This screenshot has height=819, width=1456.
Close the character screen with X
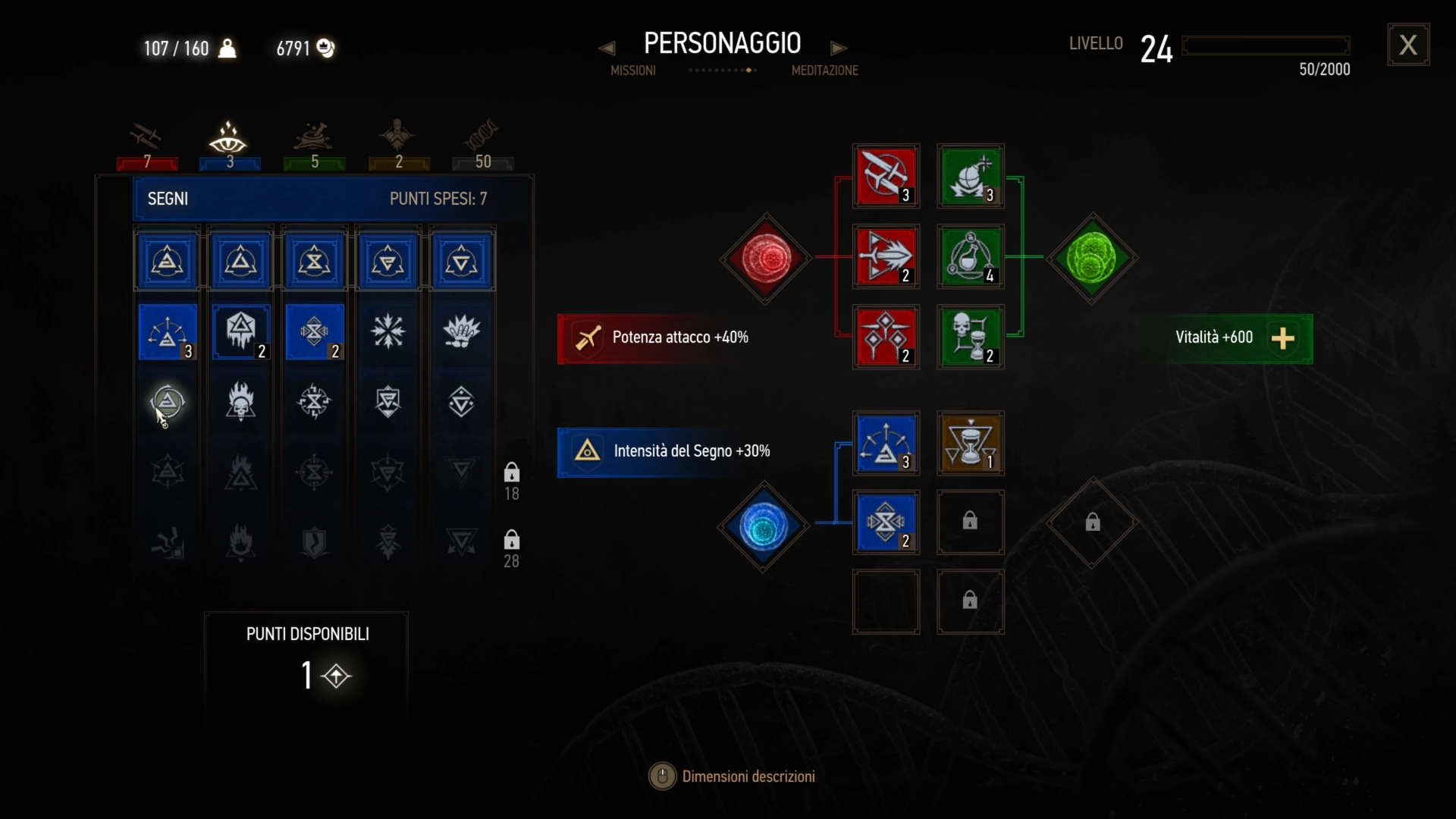coord(1408,45)
